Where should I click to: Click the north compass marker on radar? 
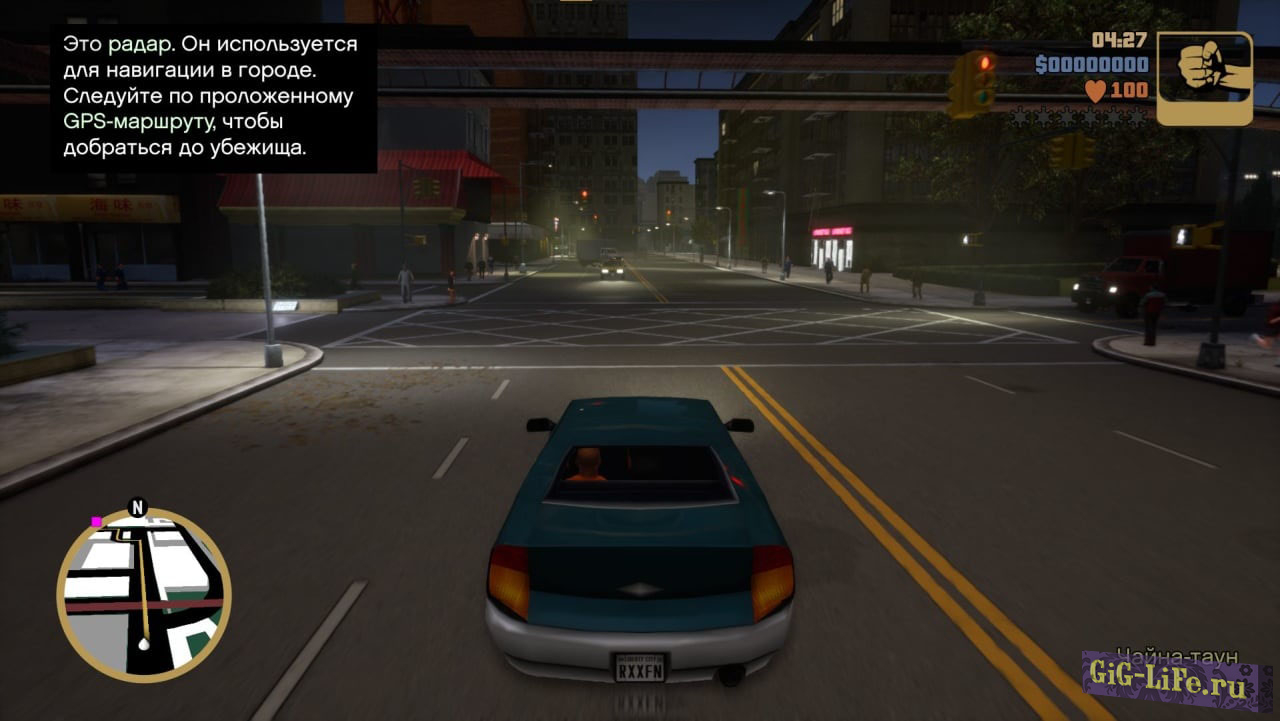138,507
